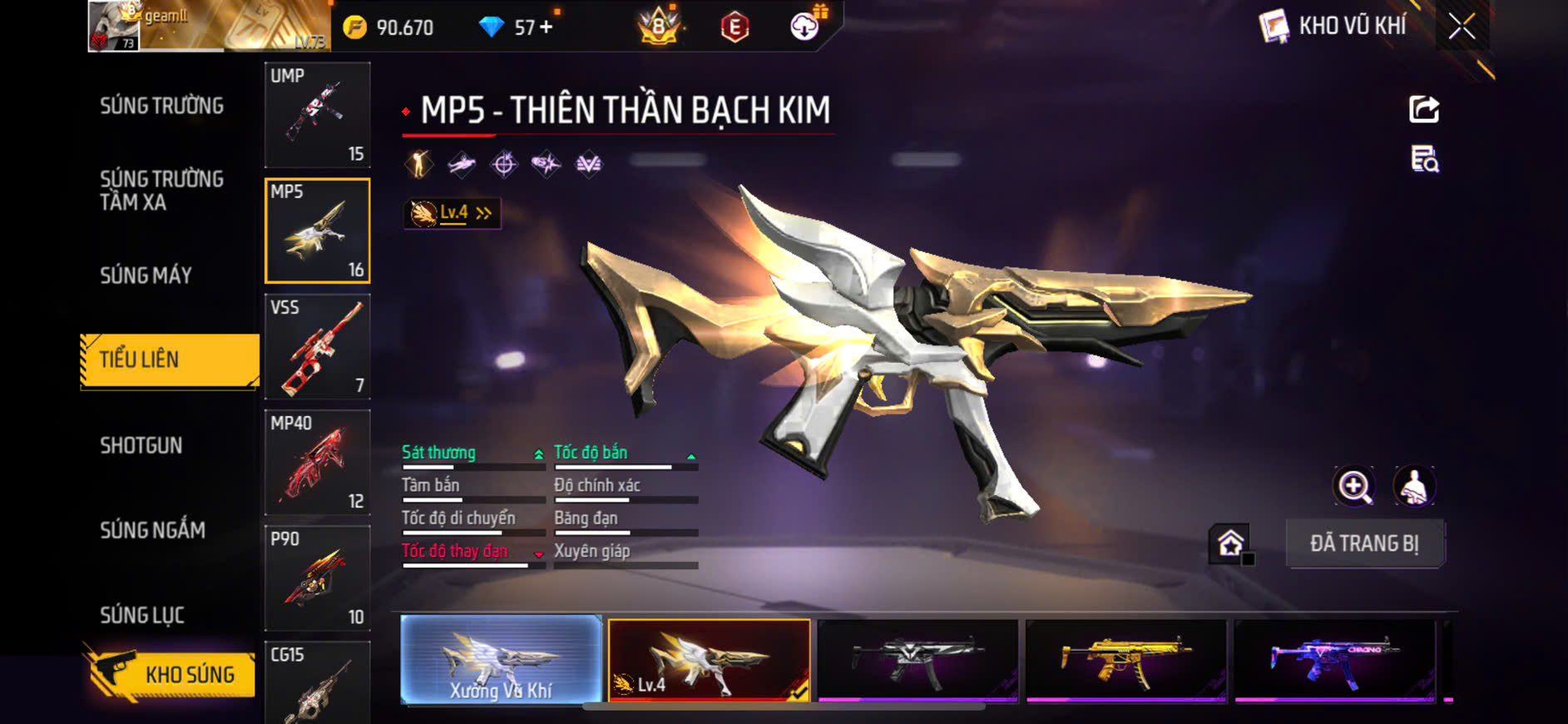
Task: Select the Súng Máy category
Action: 146,275
